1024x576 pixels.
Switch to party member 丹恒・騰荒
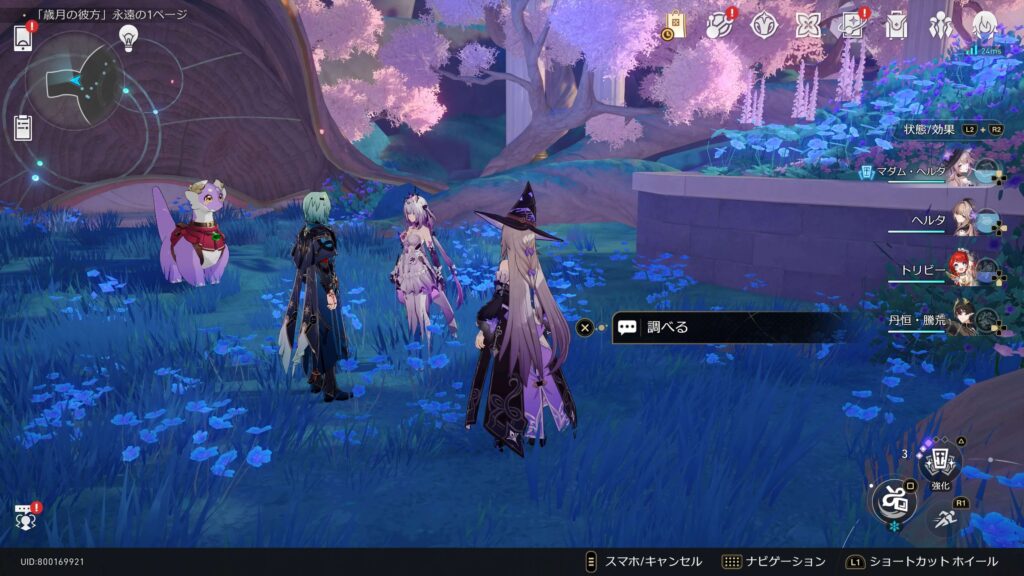coord(963,317)
